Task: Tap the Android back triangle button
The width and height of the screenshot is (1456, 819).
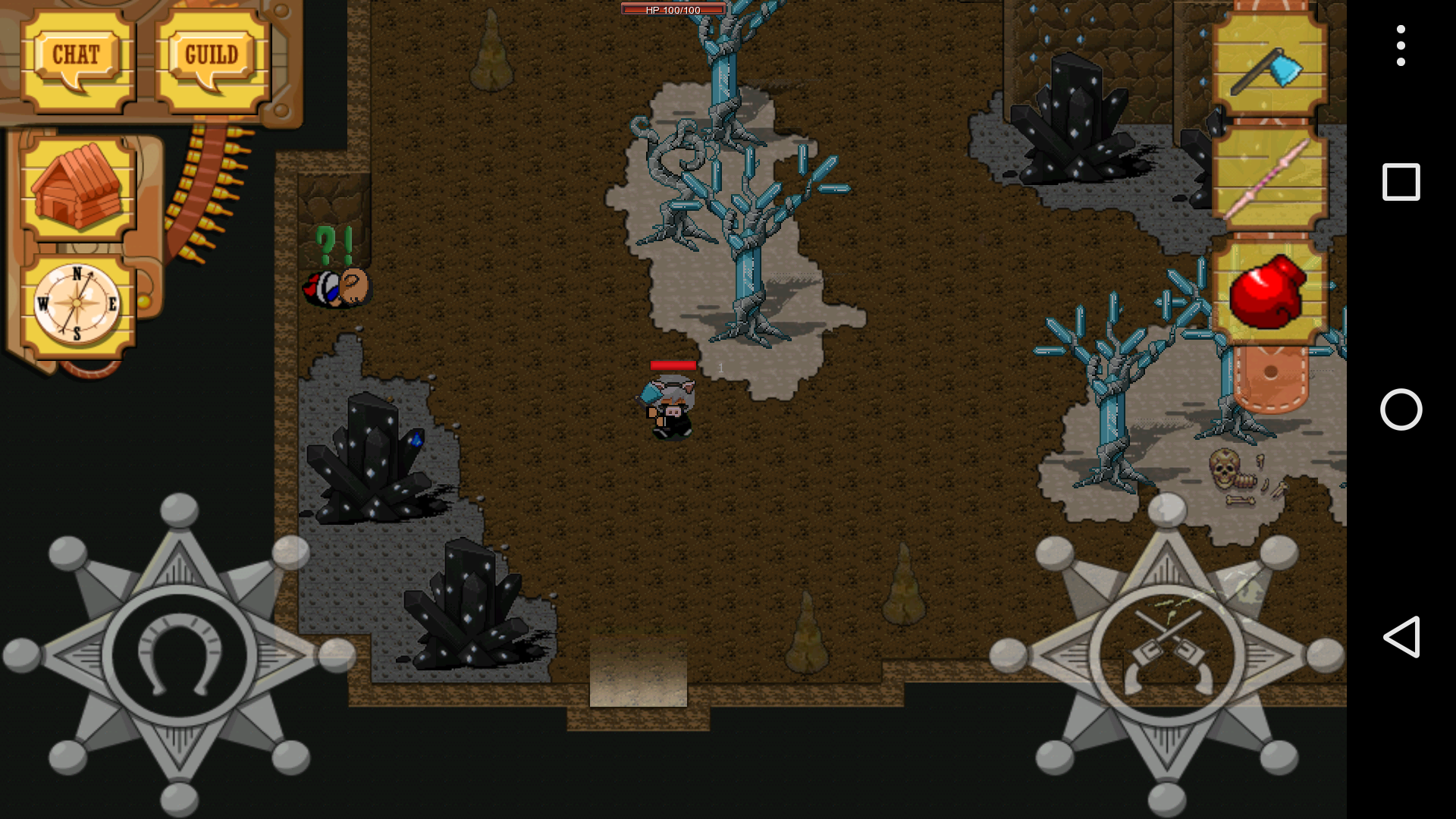Action: pos(1401,636)
